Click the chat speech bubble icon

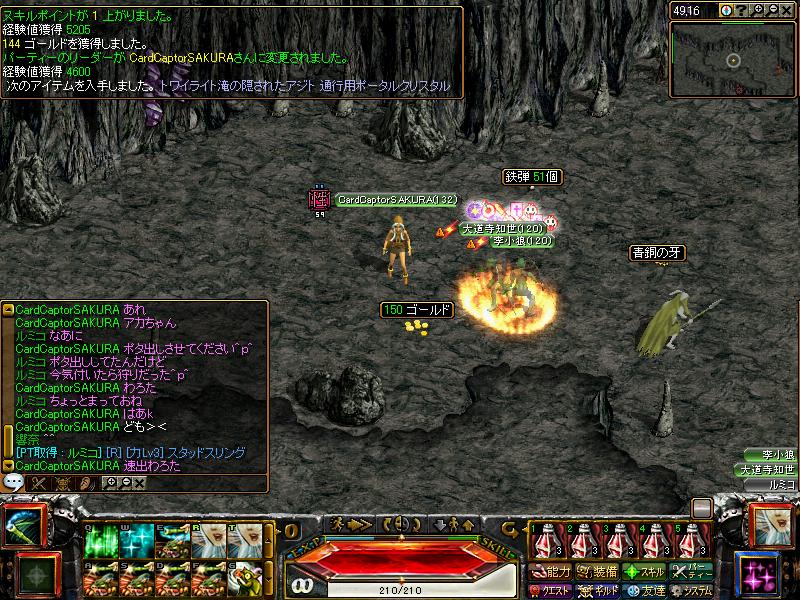14,482
